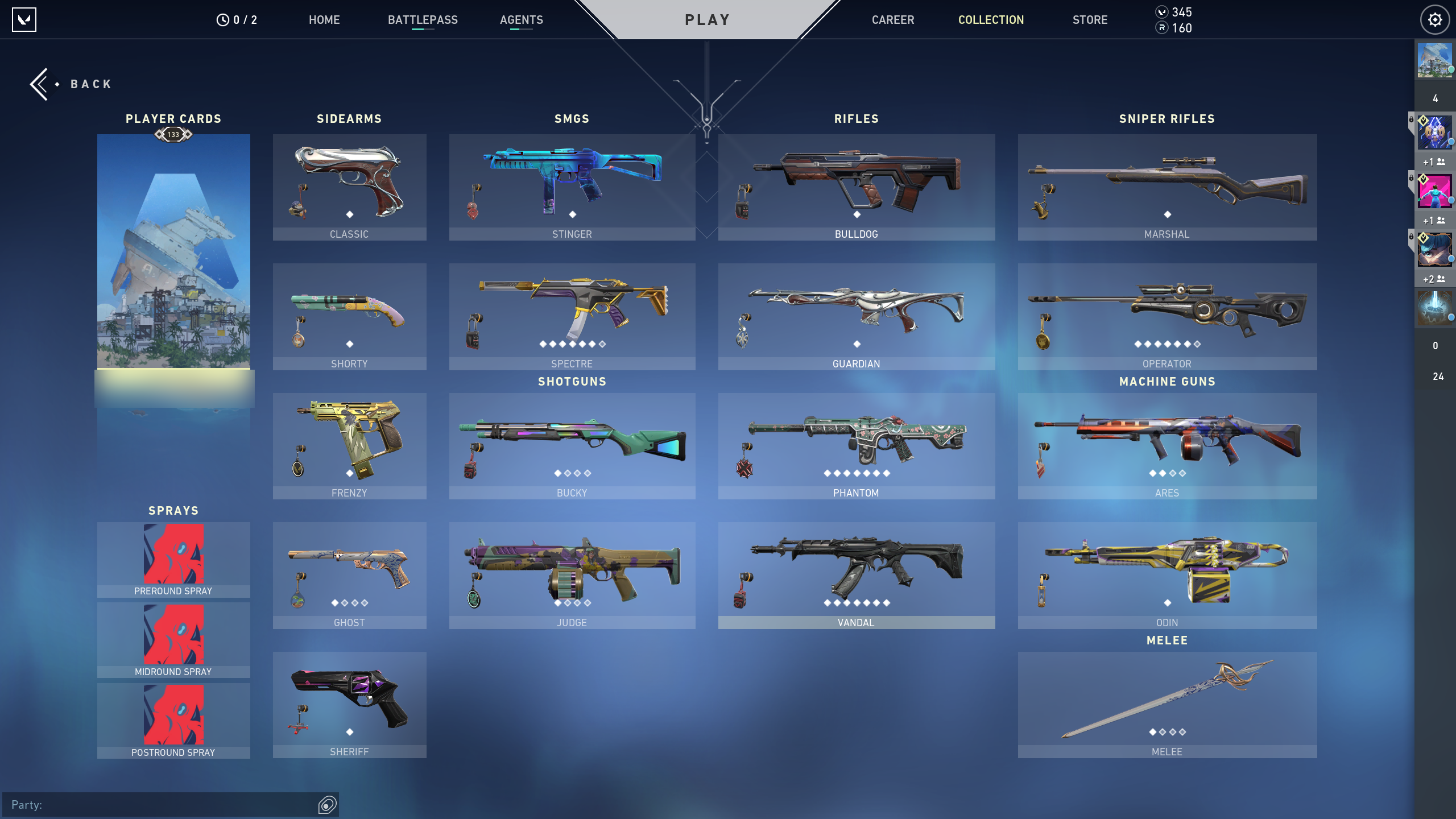Click the BACK button
1456x819 pixels.
pyautogui.click(x=72, y=83)
